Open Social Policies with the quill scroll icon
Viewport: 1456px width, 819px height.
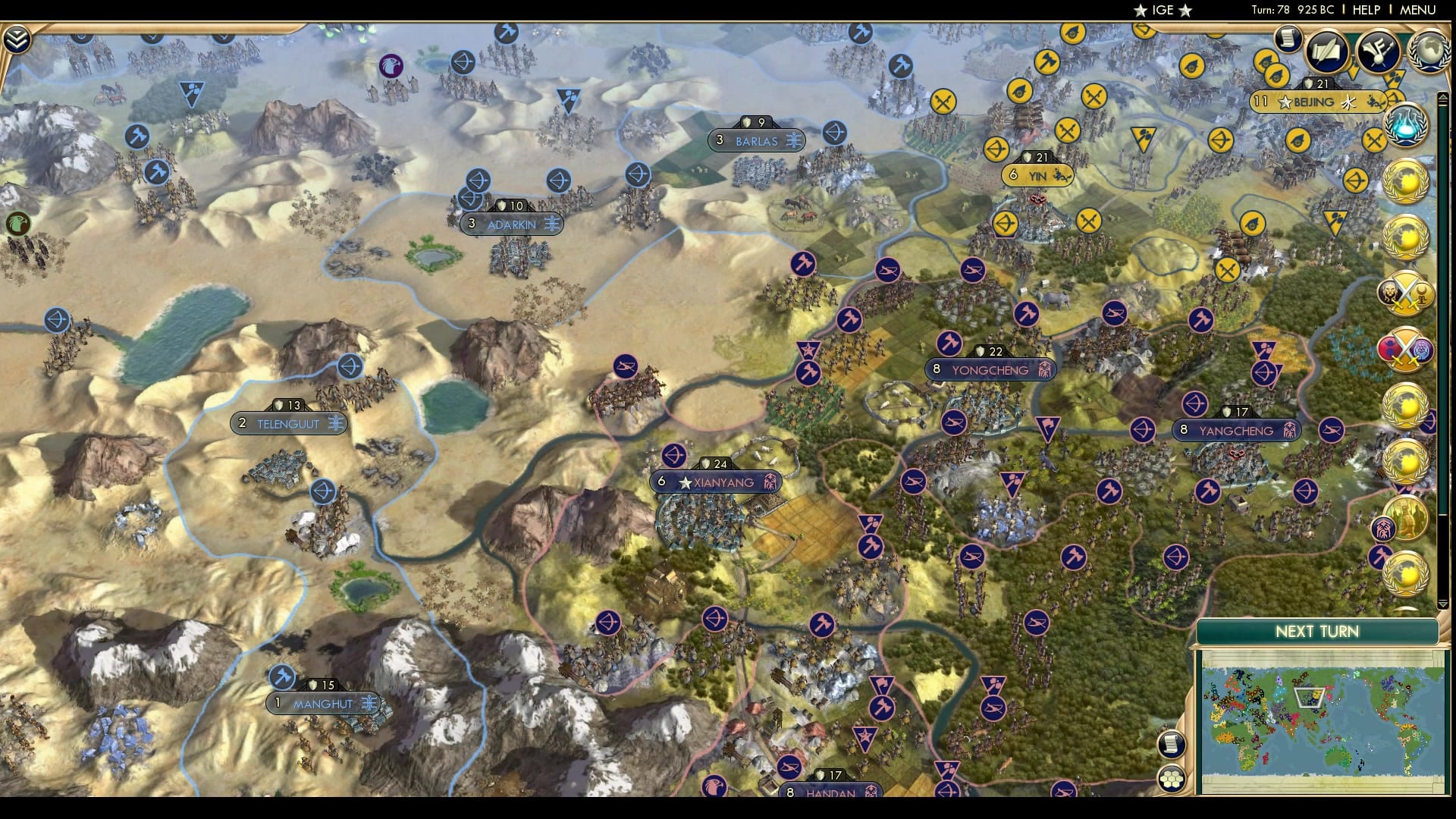click(x=1329, y=49)
